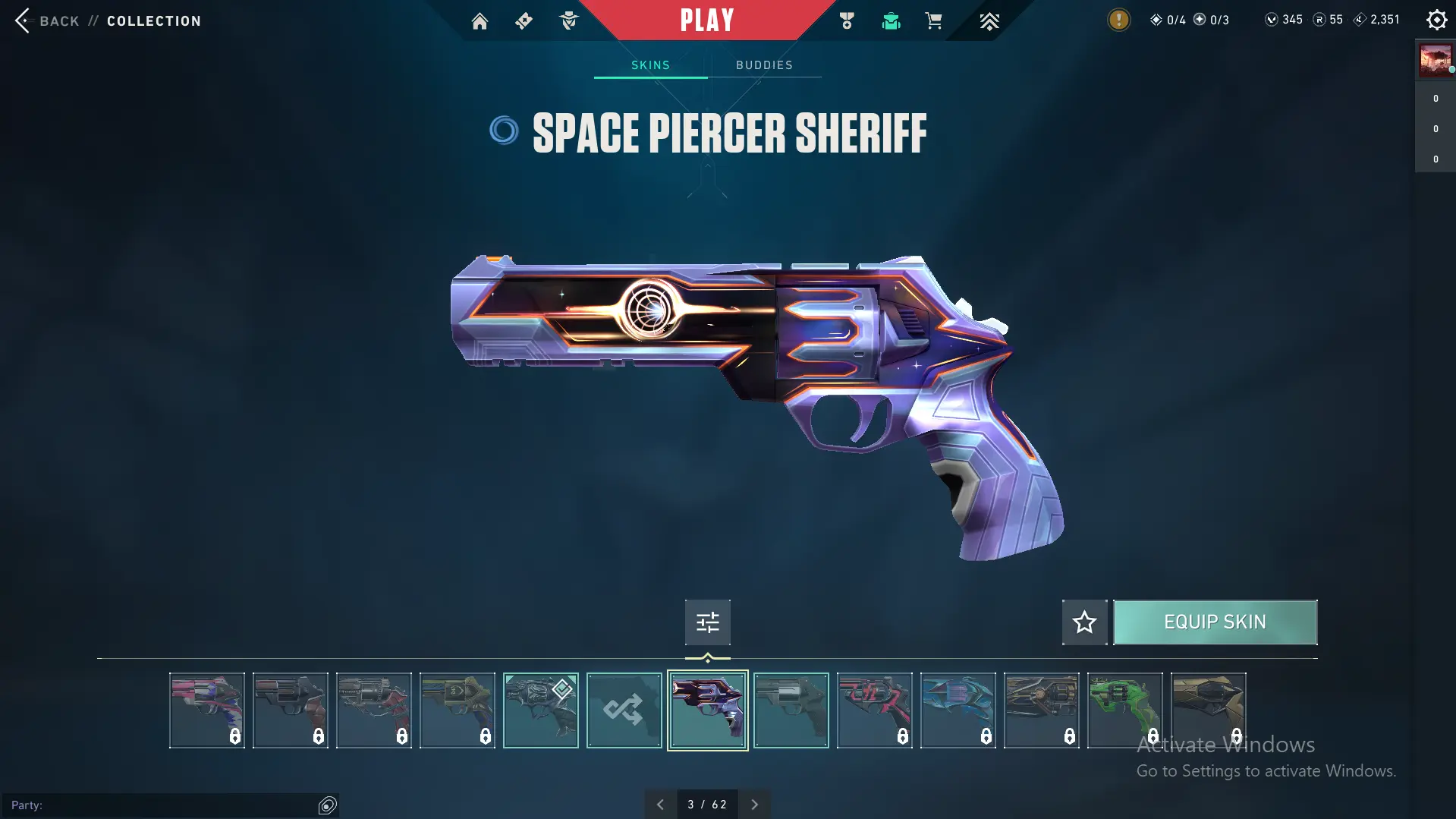The width and height of the screenshot is (1456, 819).
Task: Select the Skins tab
Action: pyautogui.click(x=650, y=65)
